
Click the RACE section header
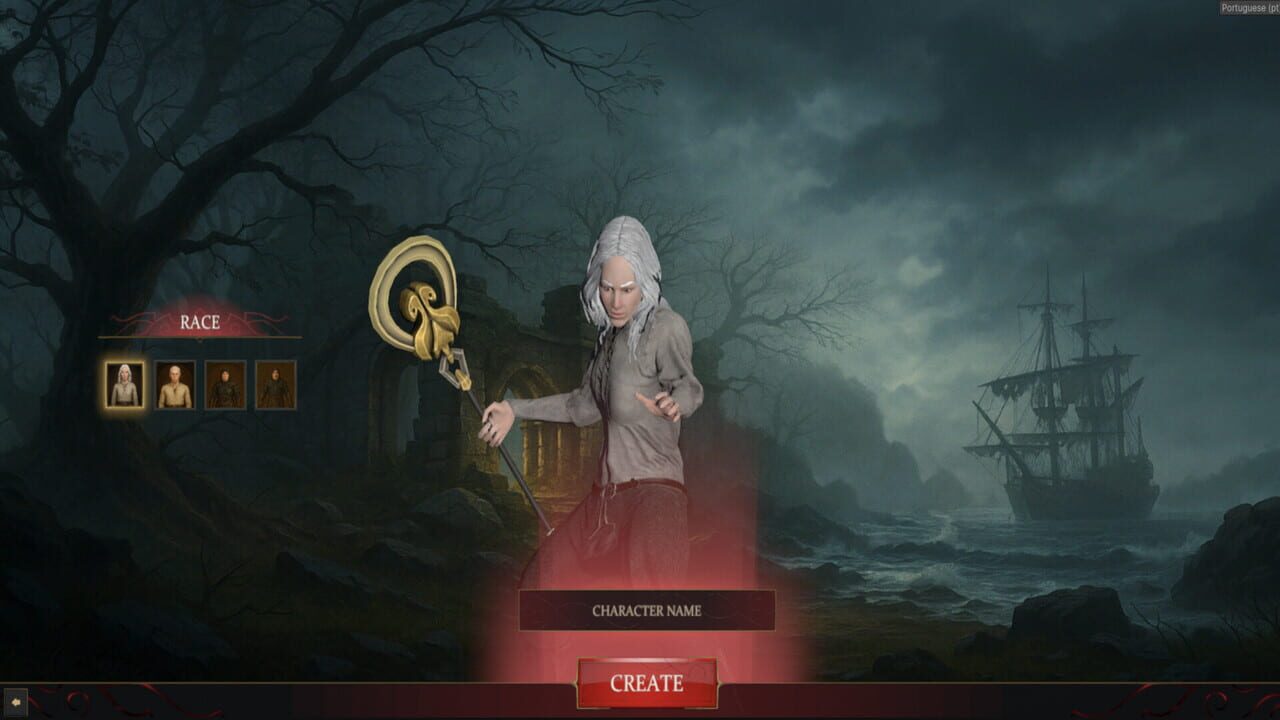(x=200, y=322)
